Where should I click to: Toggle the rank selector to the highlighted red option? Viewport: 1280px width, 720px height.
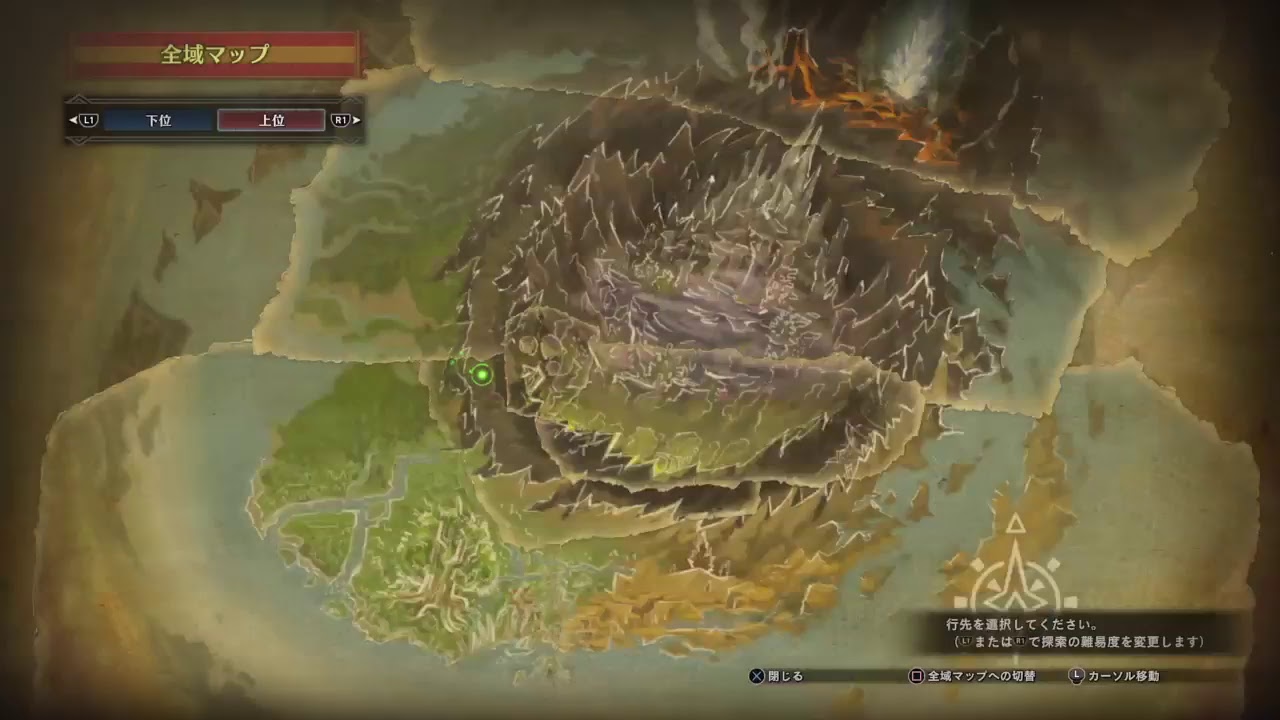273,121
